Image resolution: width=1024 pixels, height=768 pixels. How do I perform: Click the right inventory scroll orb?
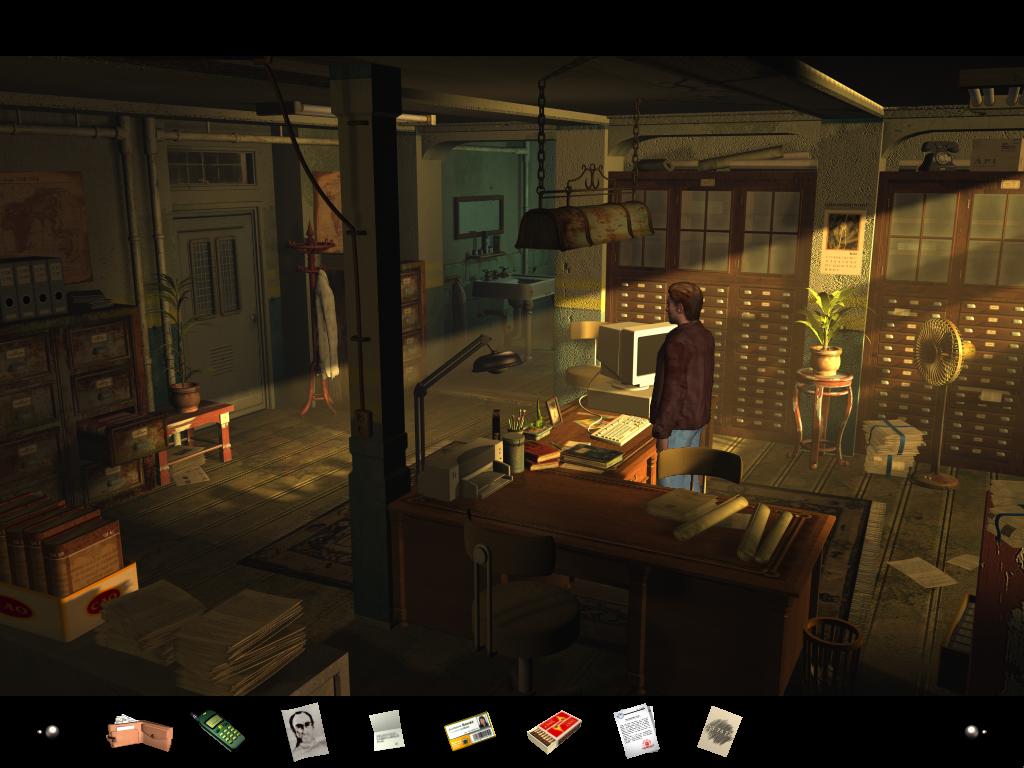[x=975, y=731]
